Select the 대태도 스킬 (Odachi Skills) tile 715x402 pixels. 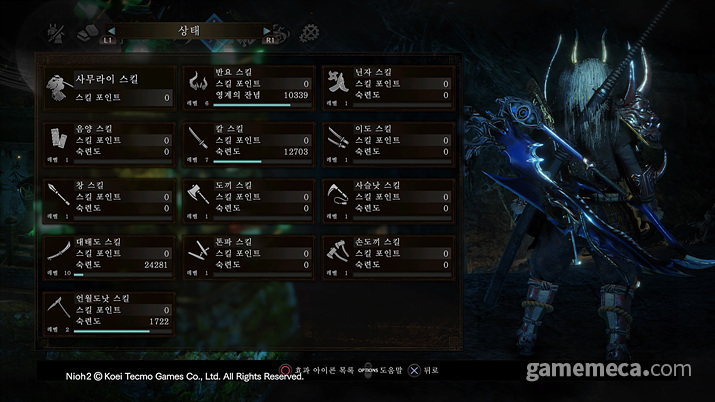coord(109,256)
